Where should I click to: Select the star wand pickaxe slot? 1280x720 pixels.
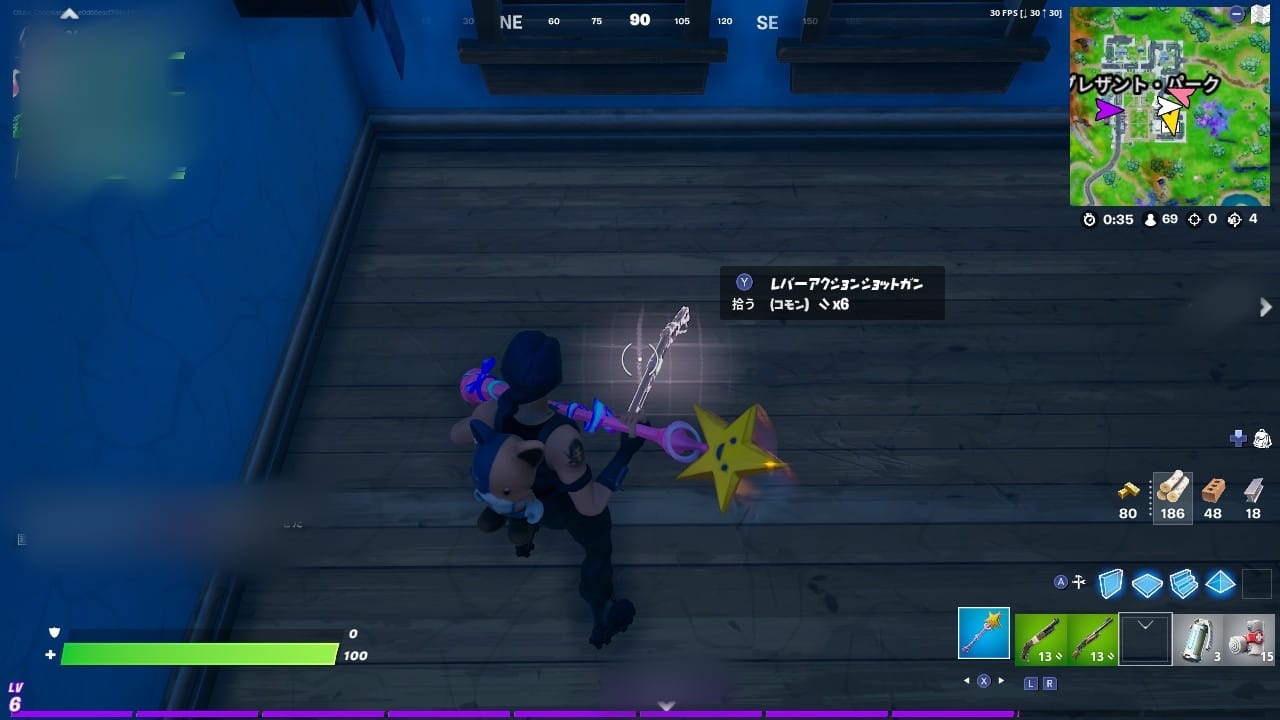[x=984, y=634]
